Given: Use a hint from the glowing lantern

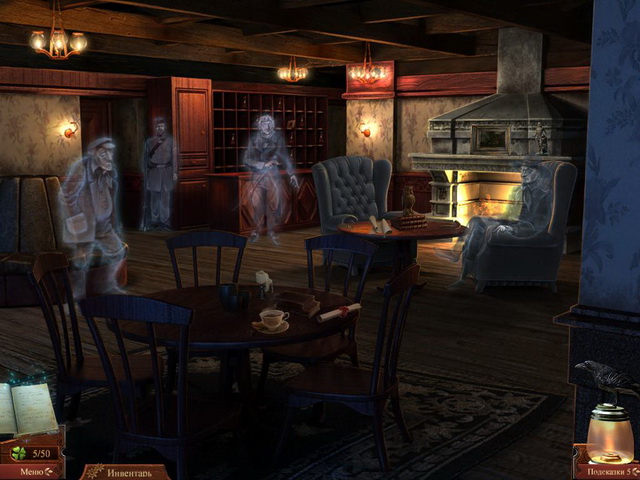Looking at the screenshot, I should [609, 433].
